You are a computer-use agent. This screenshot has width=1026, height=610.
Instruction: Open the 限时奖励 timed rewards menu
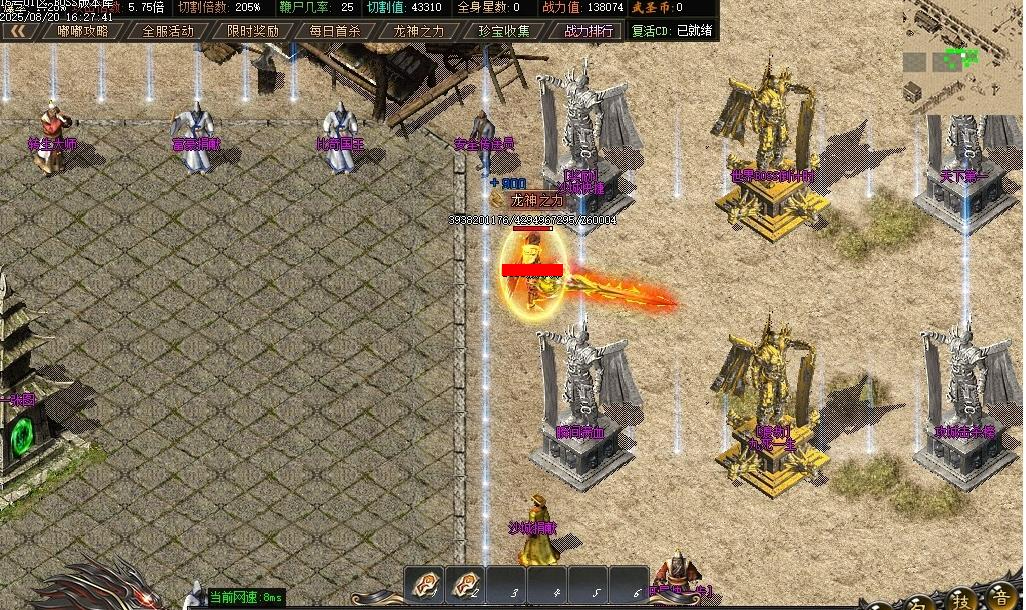click(252, 30)
